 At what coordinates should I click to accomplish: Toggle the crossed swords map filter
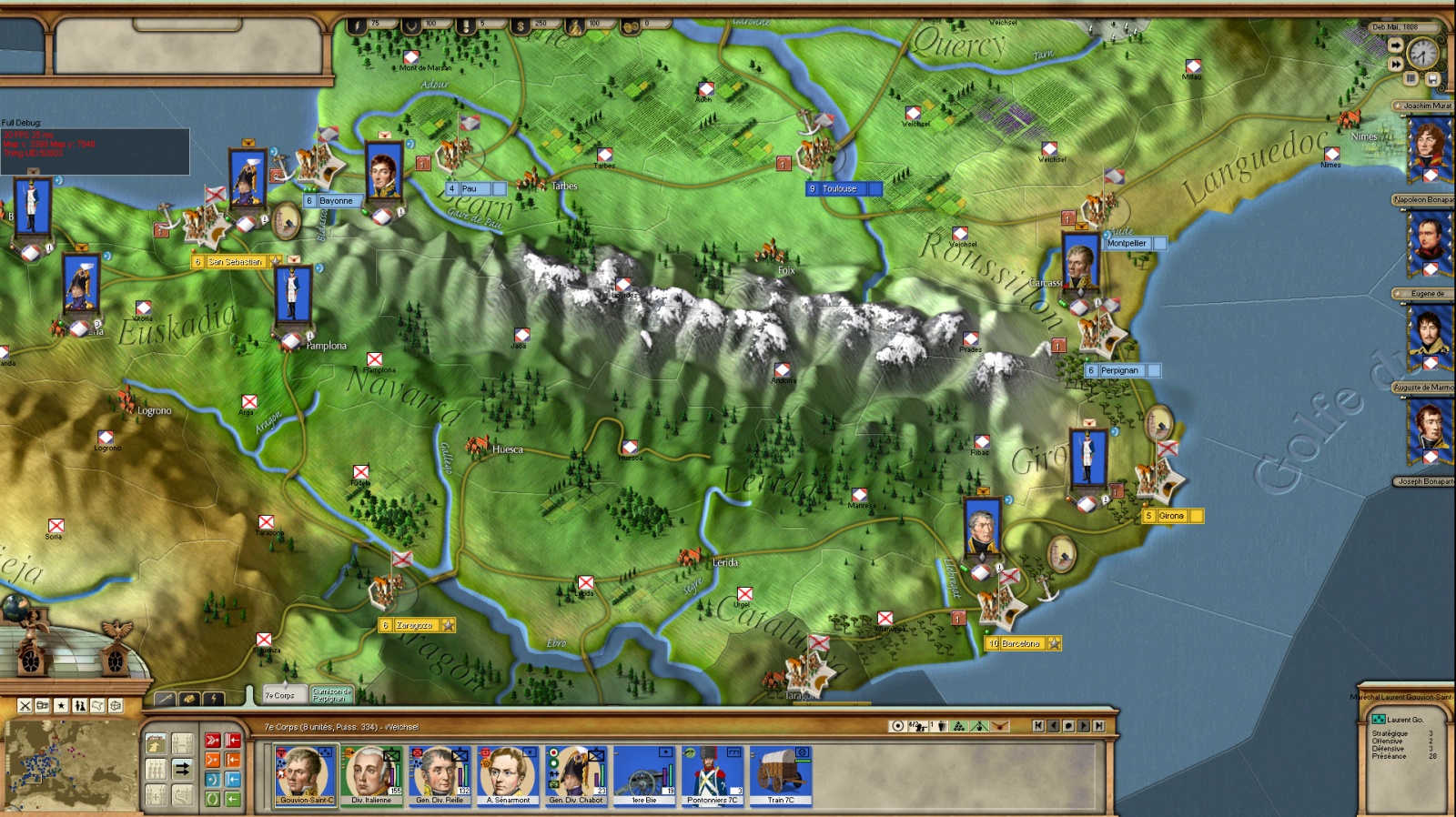[x=25, y=705]
